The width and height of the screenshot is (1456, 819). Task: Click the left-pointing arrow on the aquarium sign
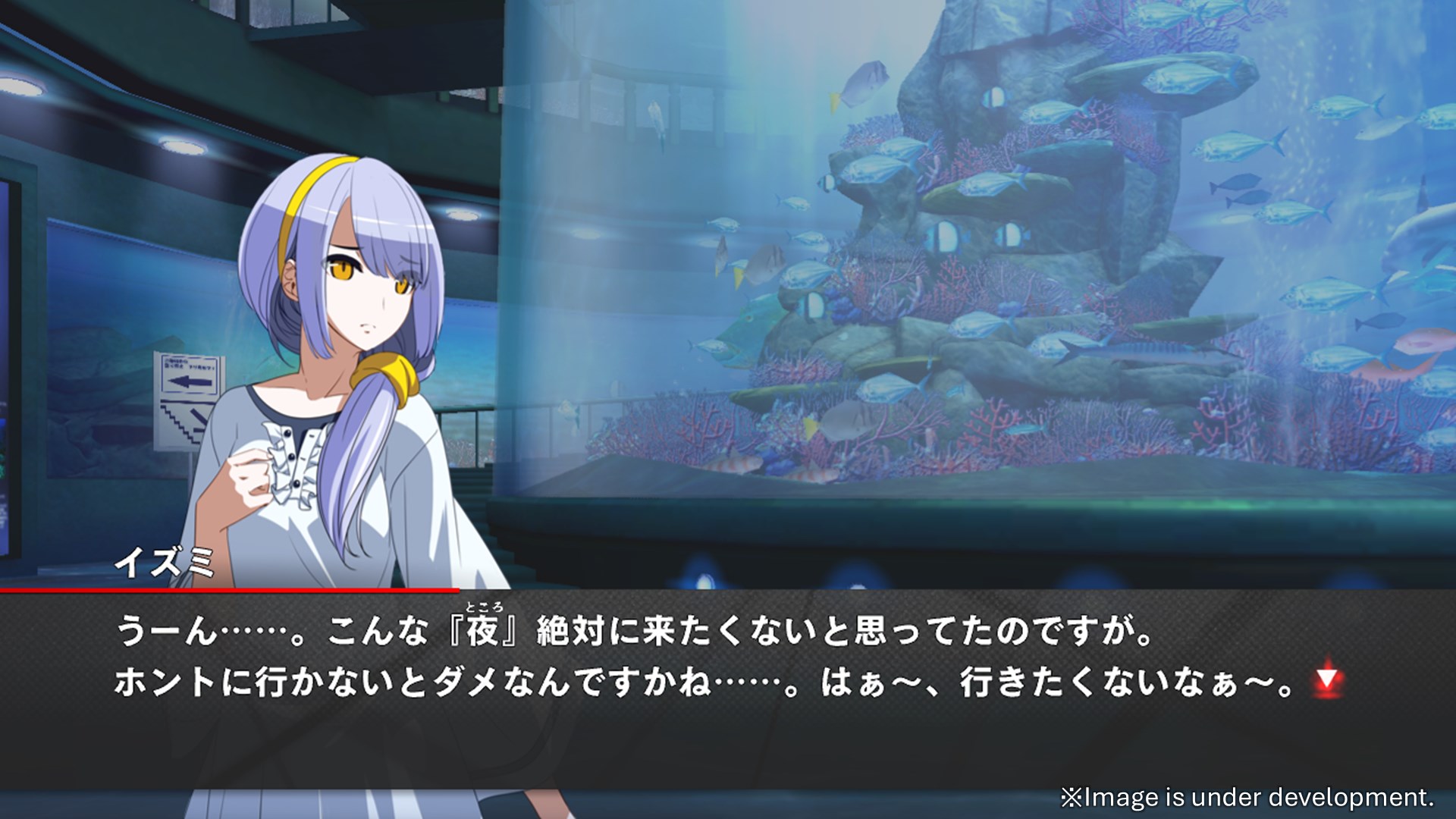click(x=190, y=381)
